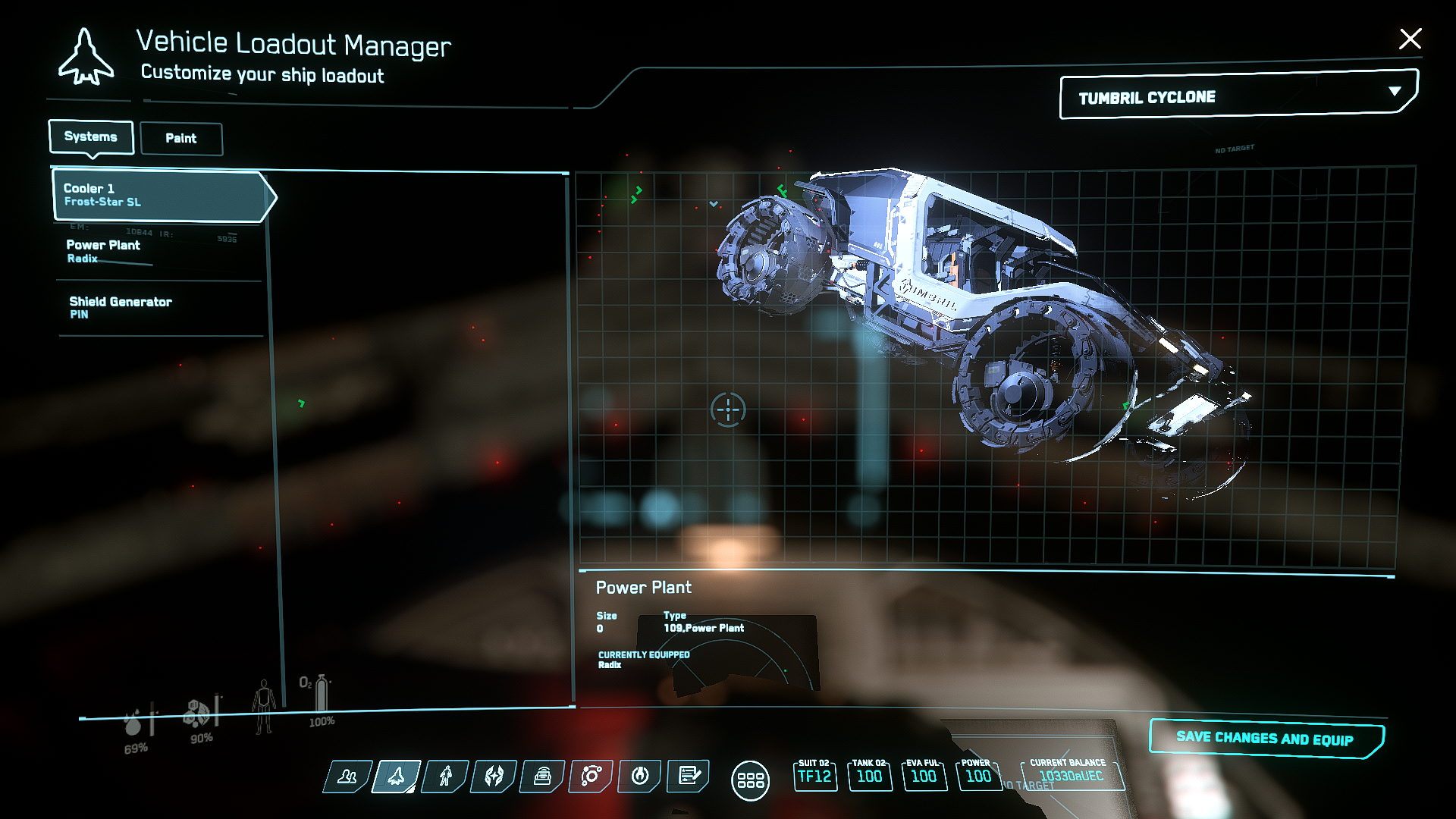Viewport: 1456px width, 819px height.
Task: Open the starmap orbit icon app
Action: (x=591, y=777)
